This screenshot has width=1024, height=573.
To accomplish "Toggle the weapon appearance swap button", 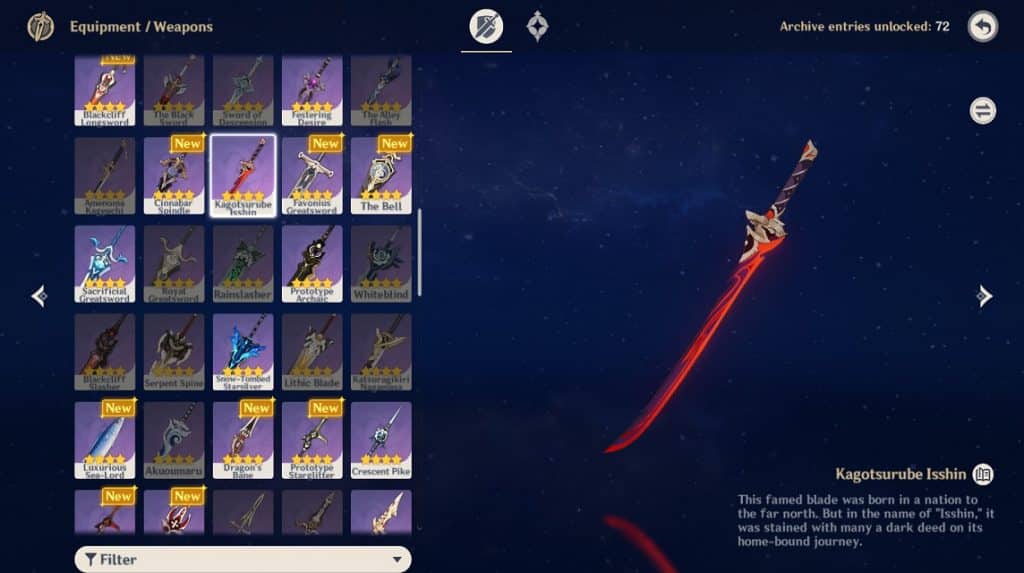I will (x=982, y=110).
